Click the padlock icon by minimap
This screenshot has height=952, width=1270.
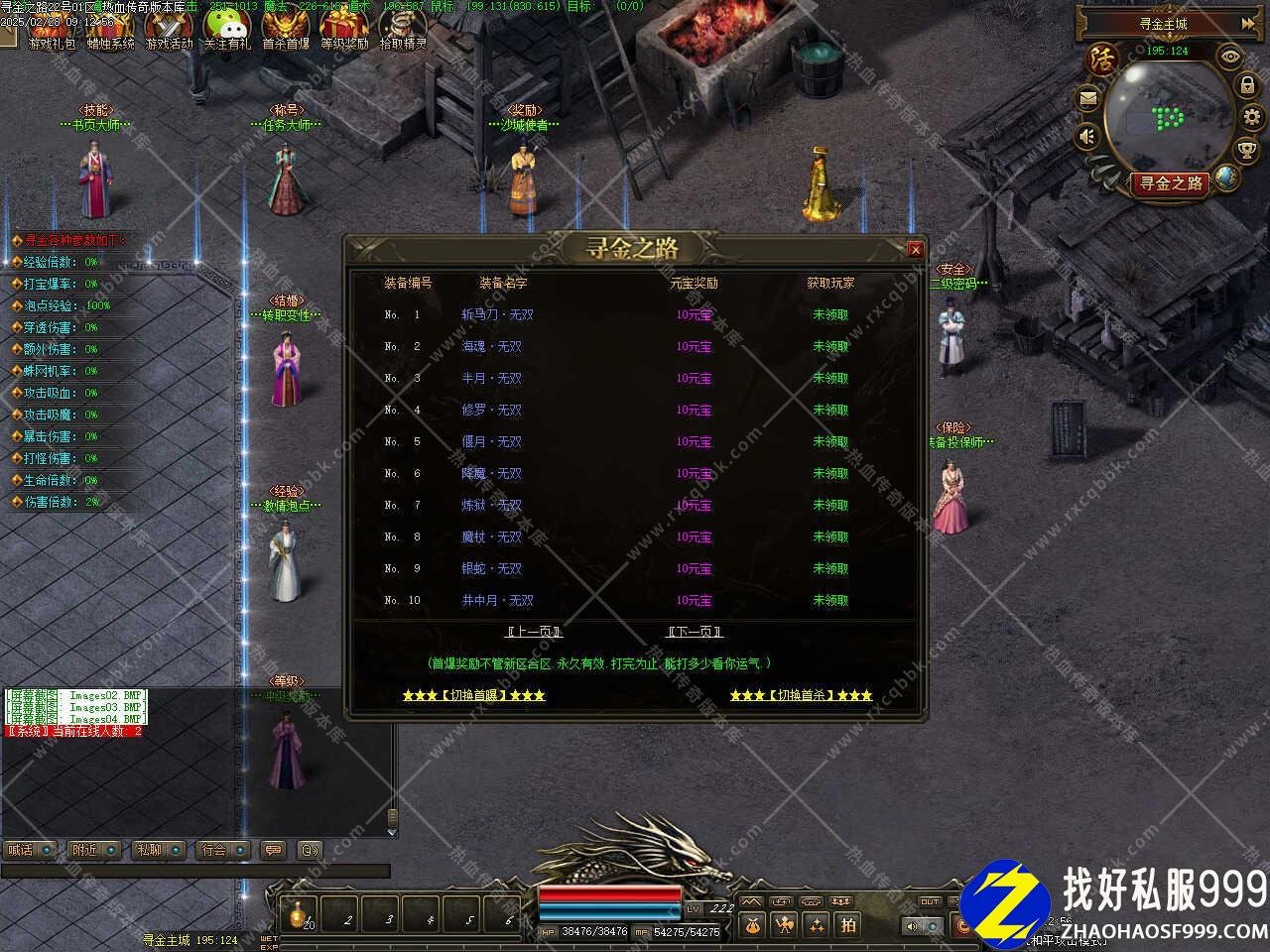click(x=1247, y=85)
